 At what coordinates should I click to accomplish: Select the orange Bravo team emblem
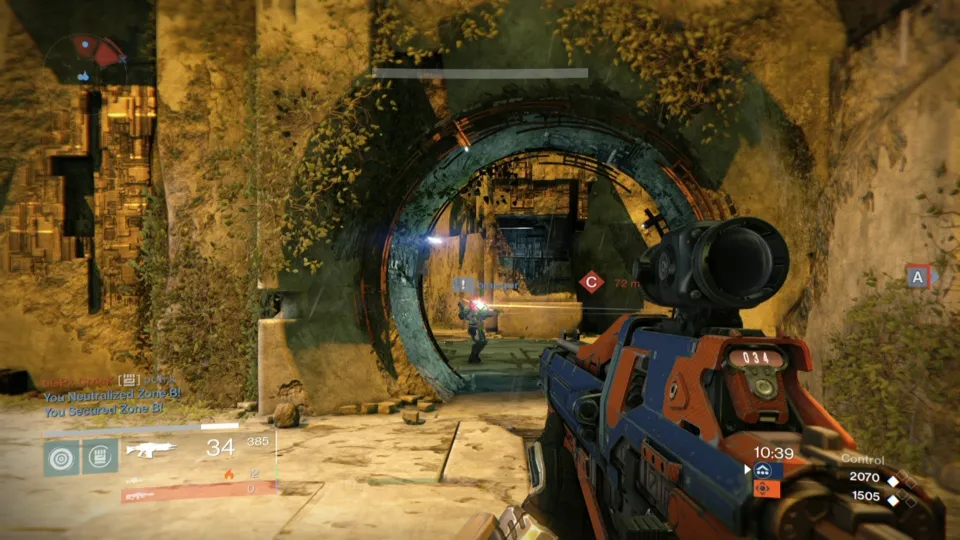(763, 488)
